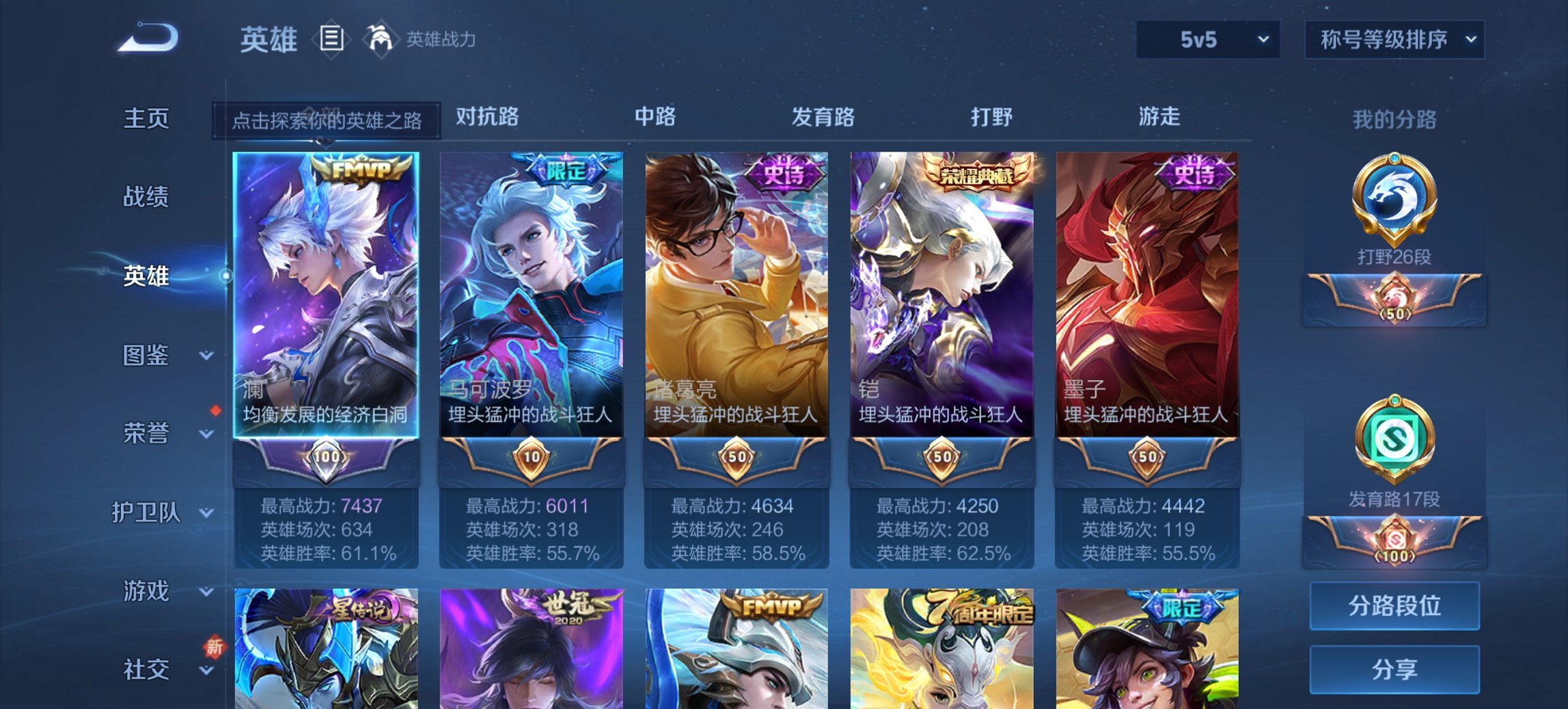
Task: Open the 称号等级排序 sorting dropdown
Action: point(1394,39)
